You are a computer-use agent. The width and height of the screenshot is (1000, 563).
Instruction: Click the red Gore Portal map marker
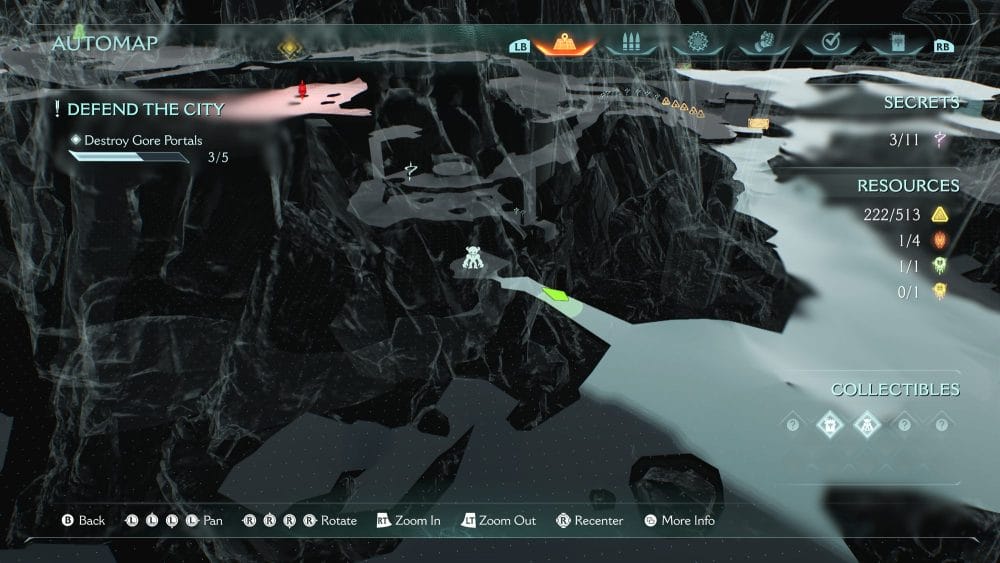coord(303,92)
